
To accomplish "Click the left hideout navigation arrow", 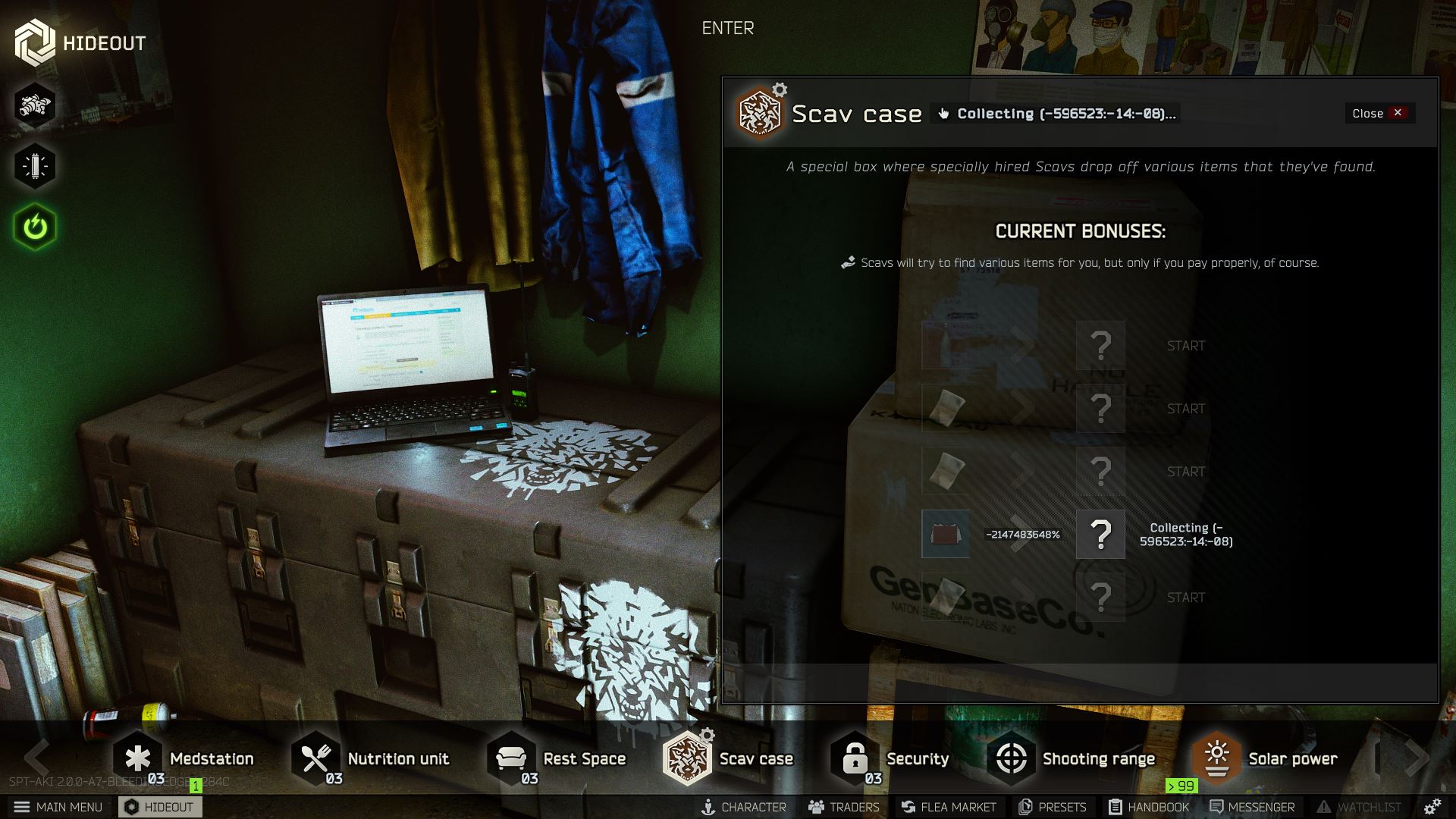I will (36, 758).
